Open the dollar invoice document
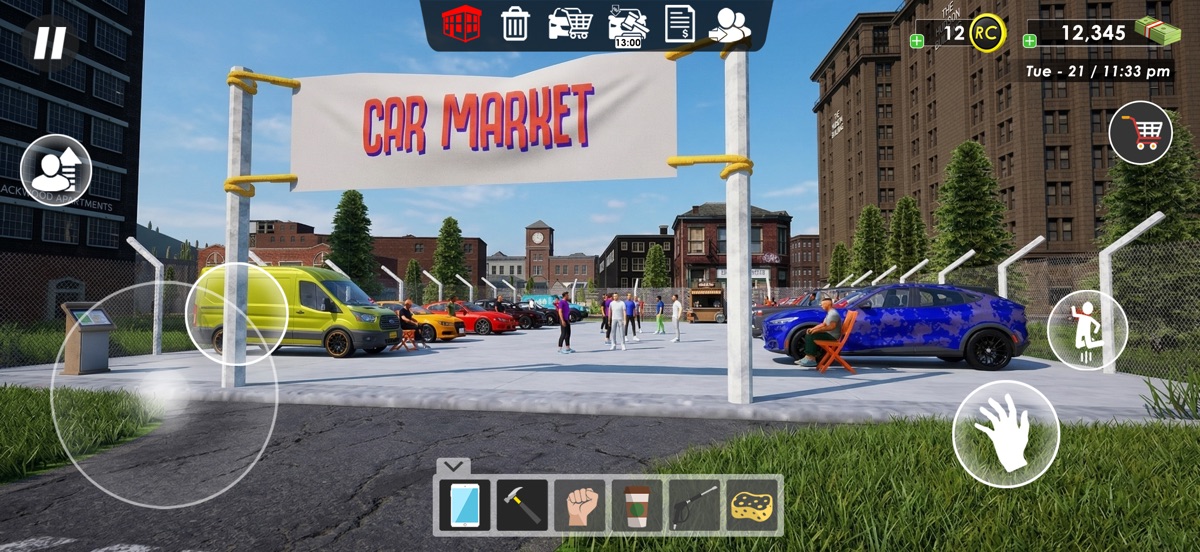Image resolution: width=1200 pixels, height=552 pixels. (680, 23)
